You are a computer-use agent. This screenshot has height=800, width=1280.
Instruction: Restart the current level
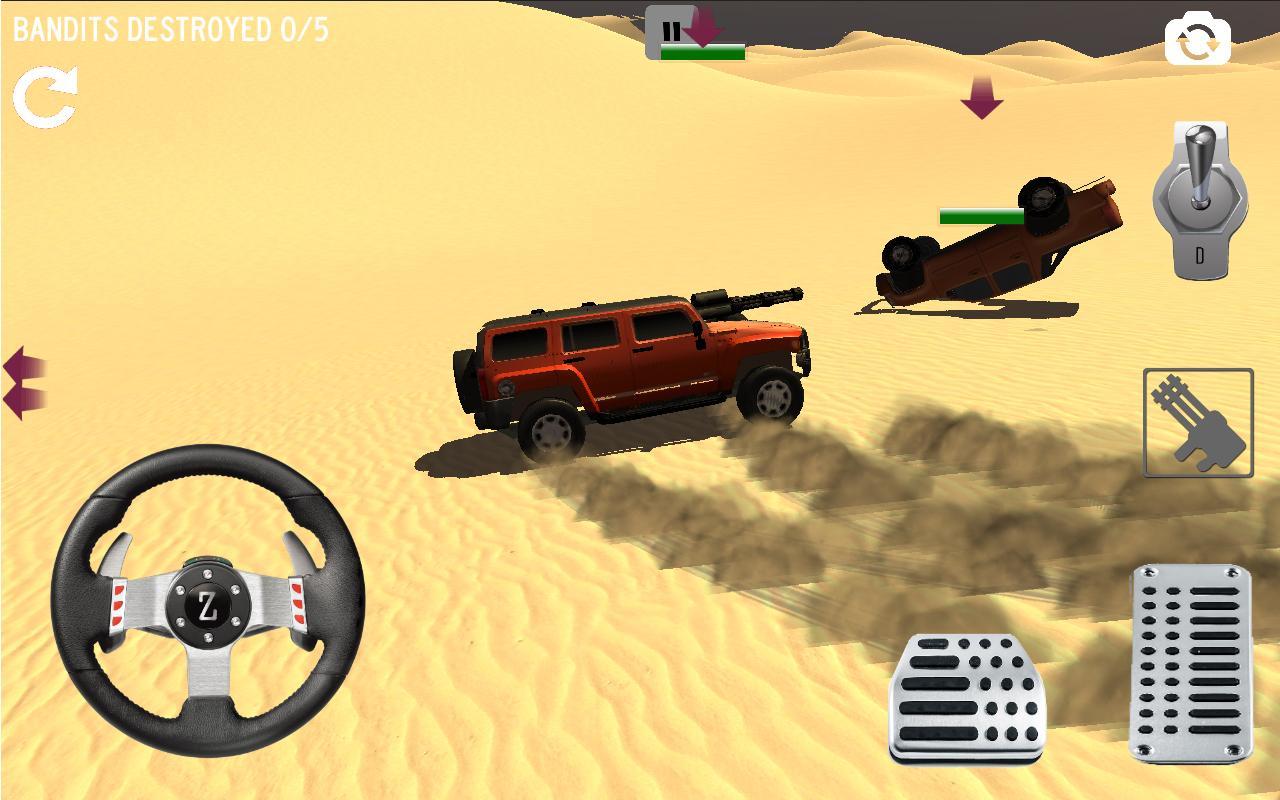[46, 98]
